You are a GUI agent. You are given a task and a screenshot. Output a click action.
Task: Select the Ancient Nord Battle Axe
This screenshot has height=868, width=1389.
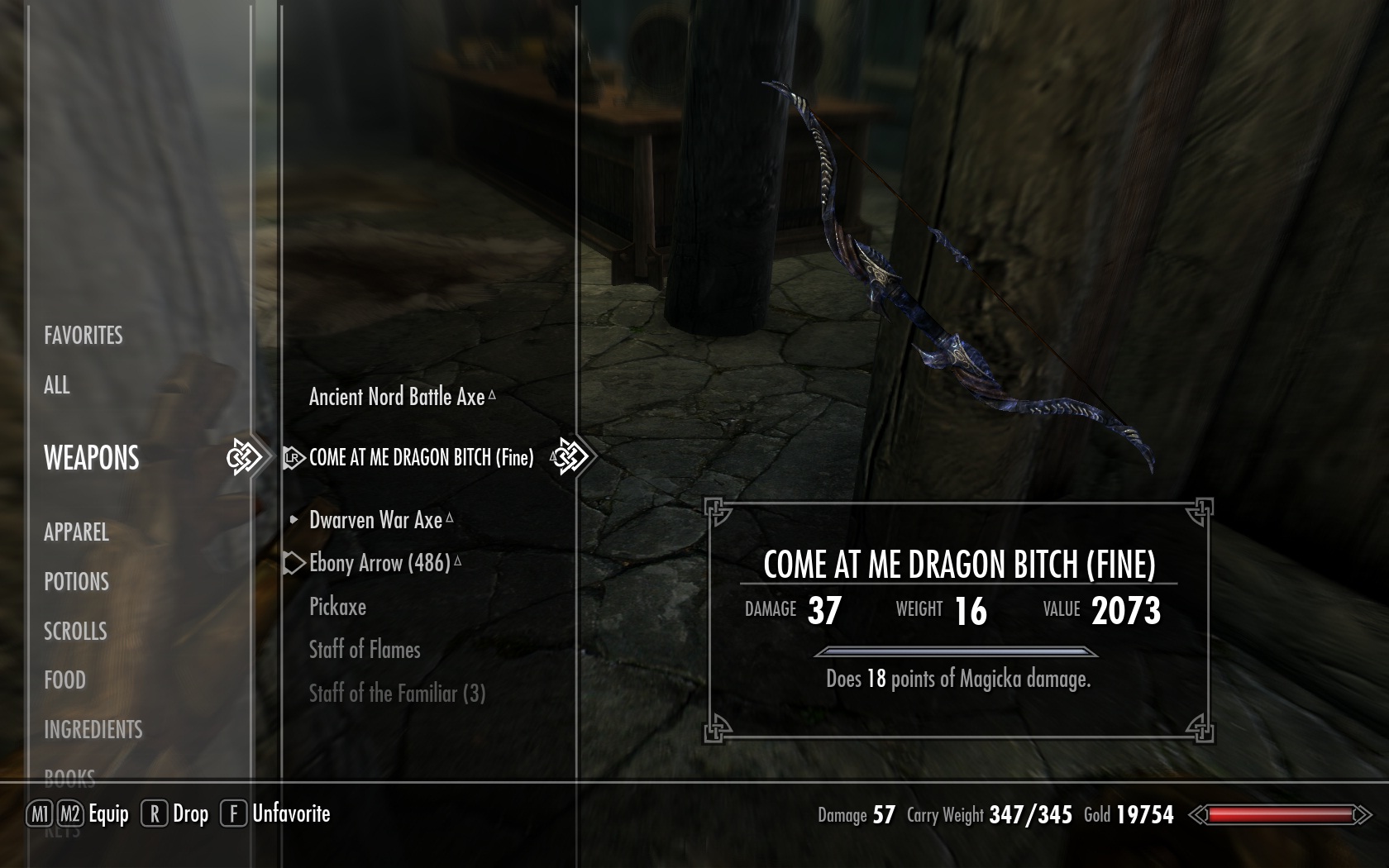pos(397,397)
